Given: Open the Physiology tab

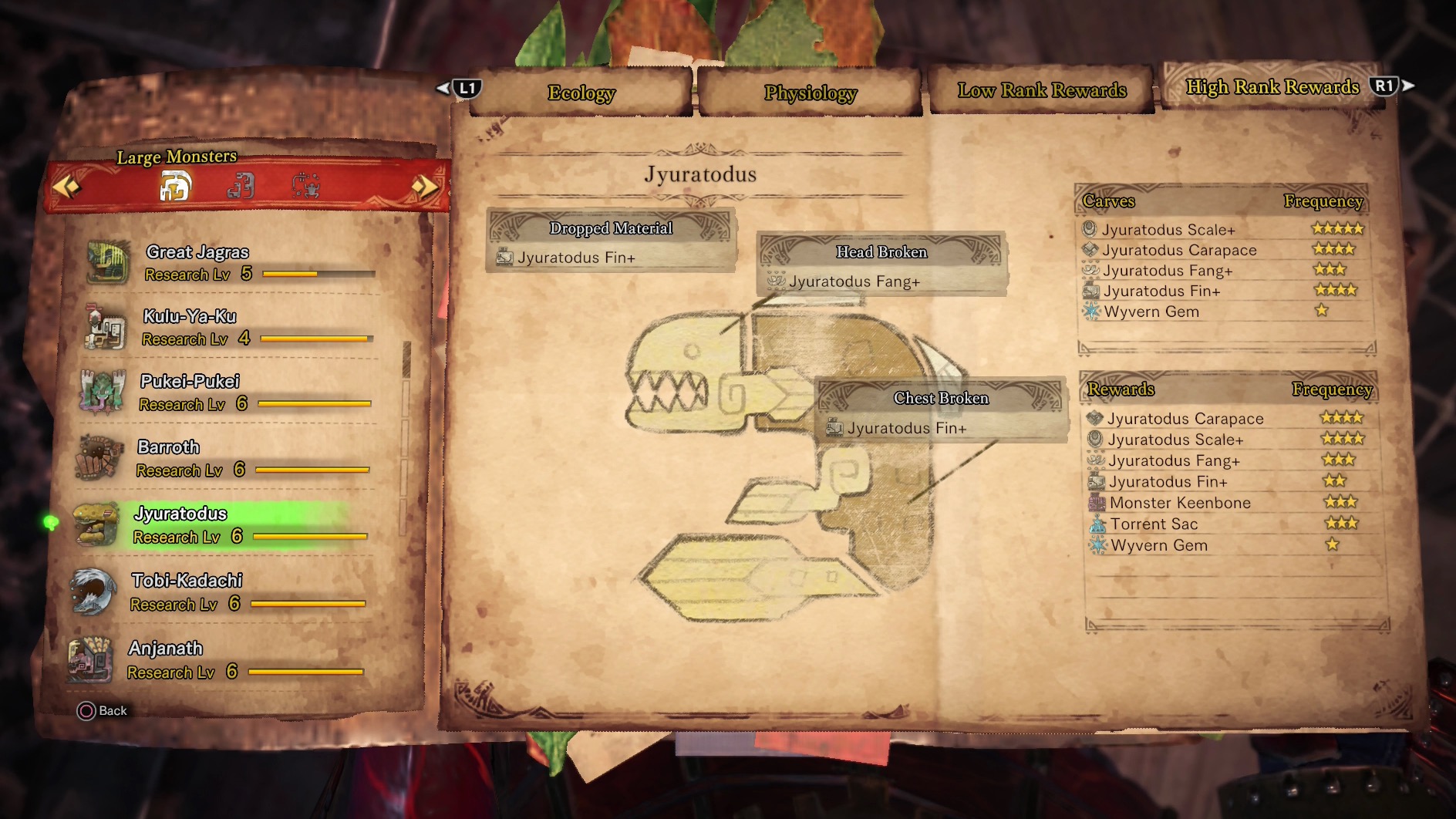Looking at the screenshot, I should click(810, 93).
